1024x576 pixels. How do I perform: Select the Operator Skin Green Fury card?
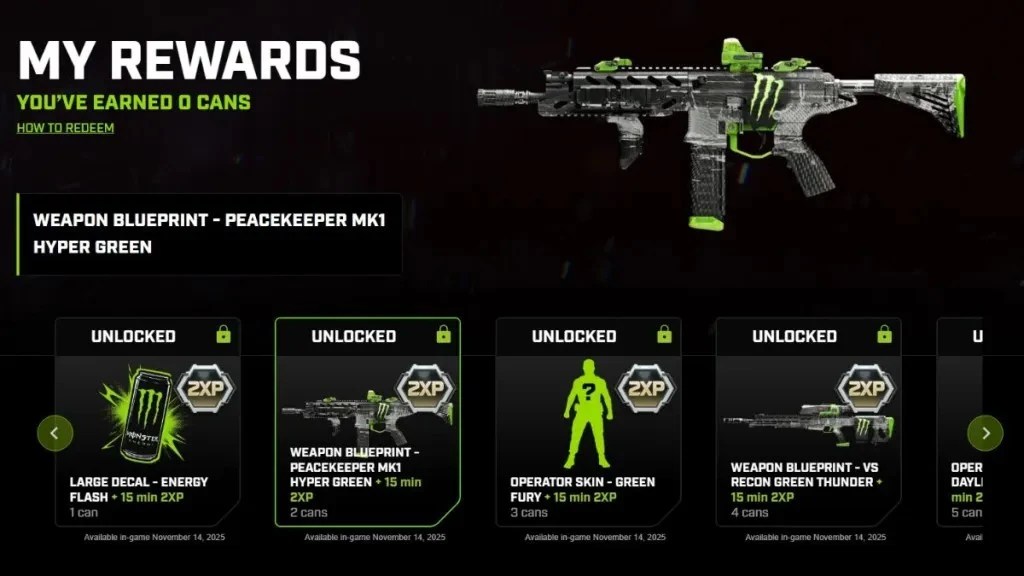(588, 422)
